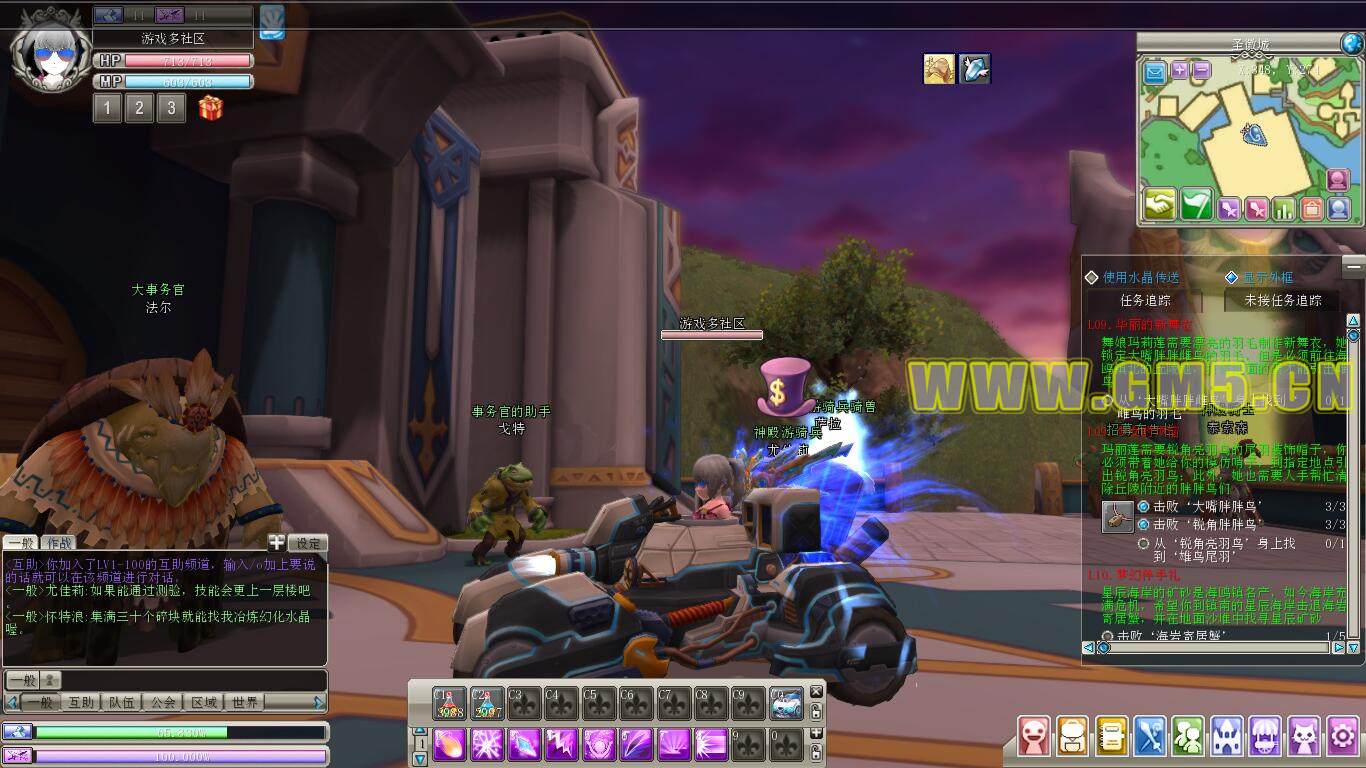Open the world map globe icon

(x=1352, y=43)
